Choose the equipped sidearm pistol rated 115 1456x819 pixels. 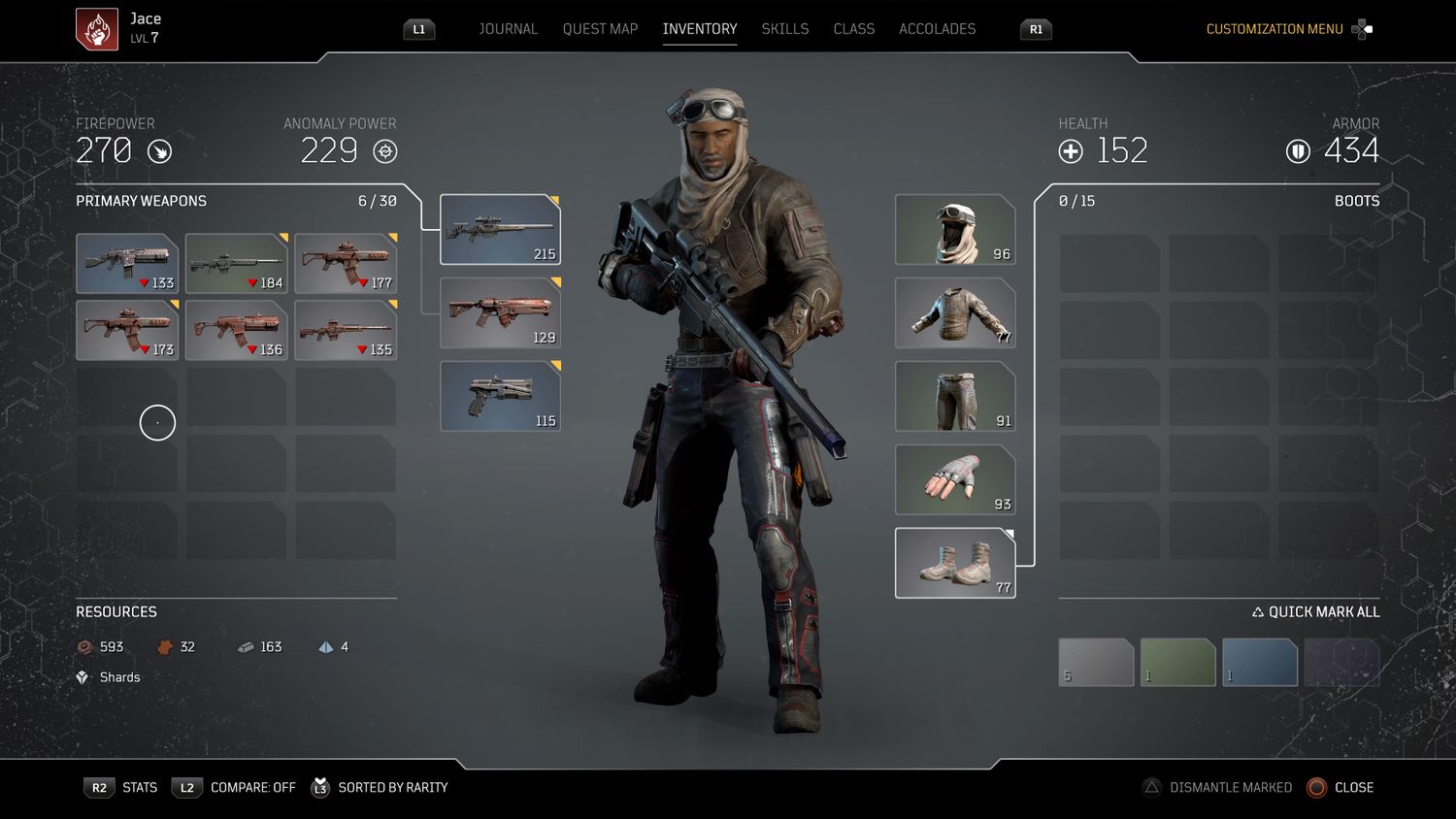(x=500, y=396)
